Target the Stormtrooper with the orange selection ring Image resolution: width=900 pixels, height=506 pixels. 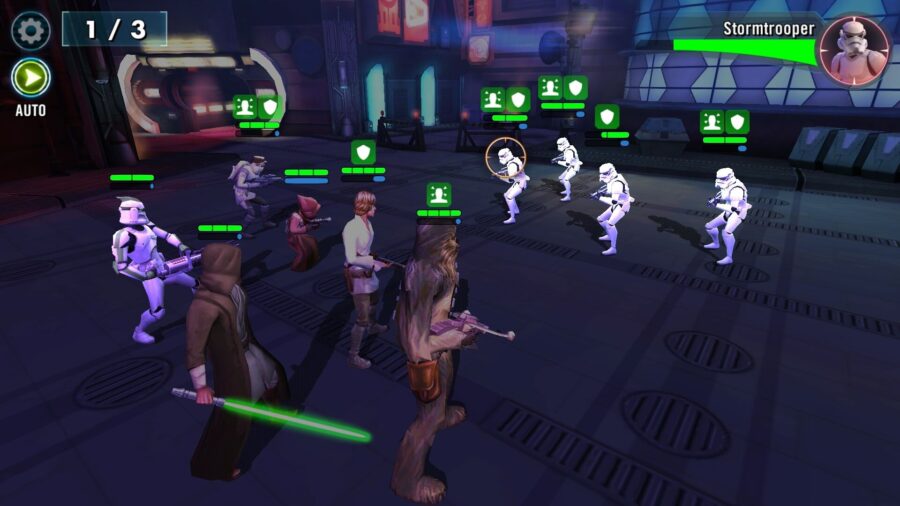tap(510, 178)
